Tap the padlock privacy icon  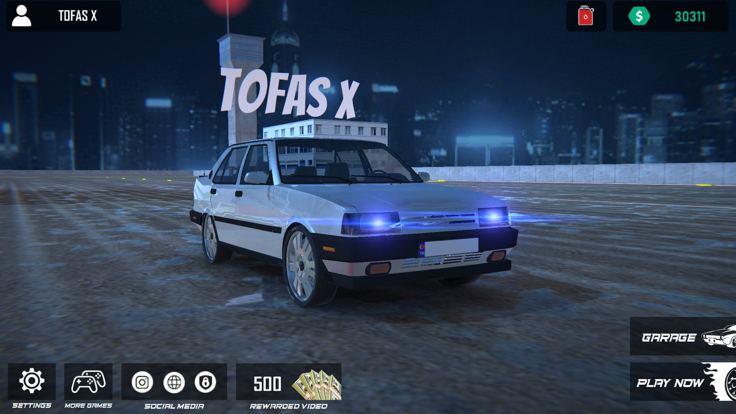point(205,382)
